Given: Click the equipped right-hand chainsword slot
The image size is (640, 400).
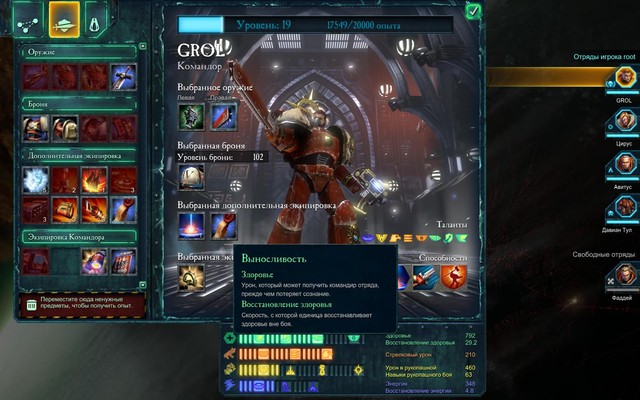Looking at the screenshot, I should pos(223,117).
